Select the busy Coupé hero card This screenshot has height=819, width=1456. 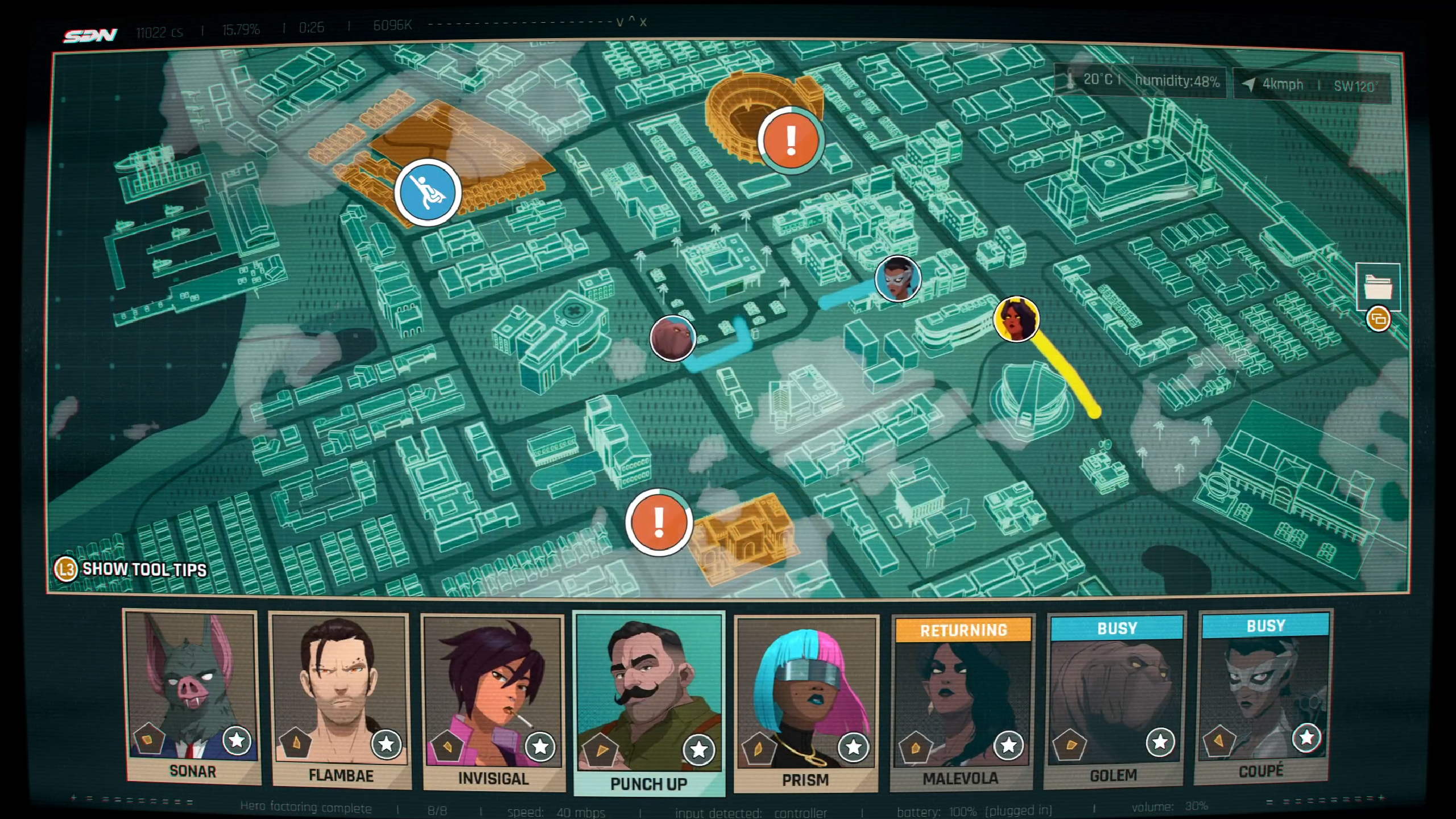pos(1263,697)
